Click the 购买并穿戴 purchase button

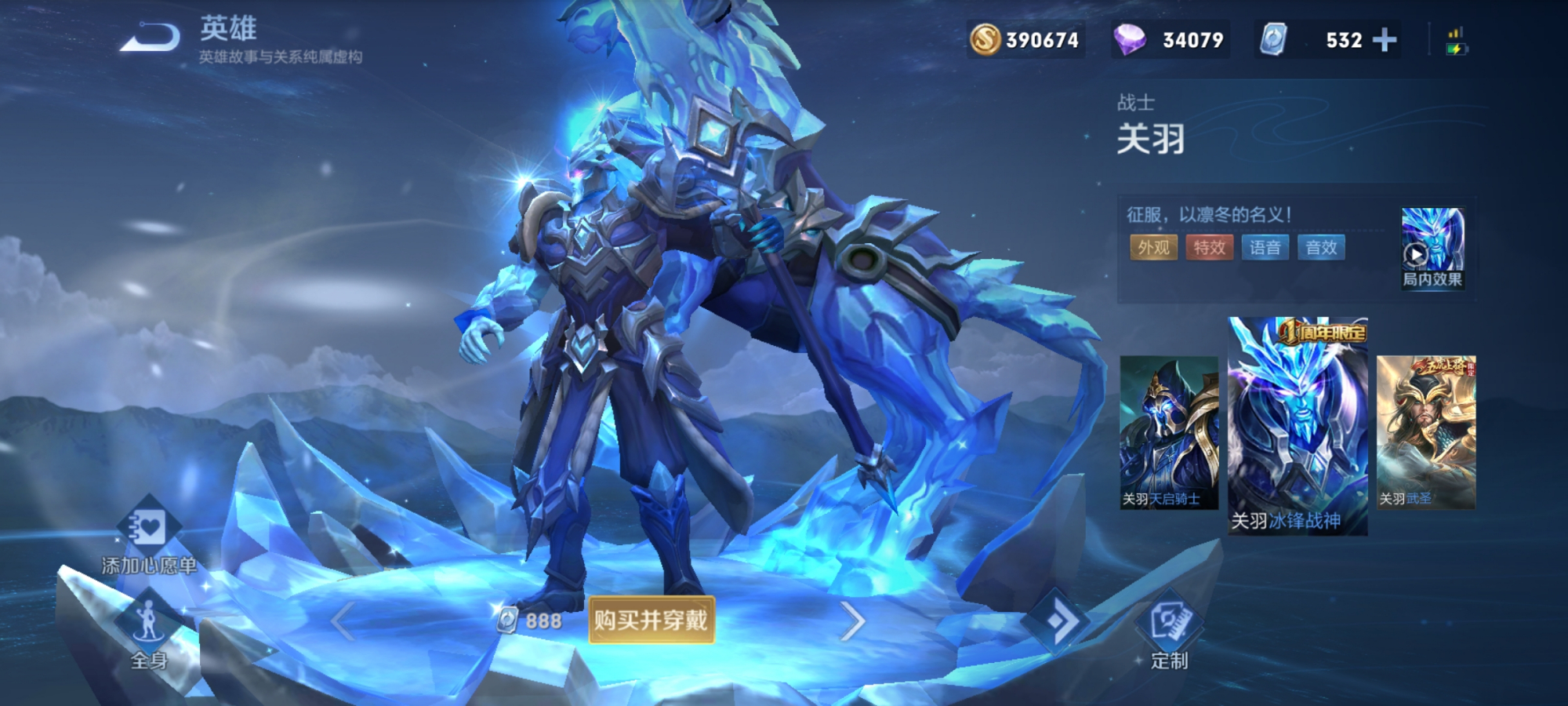pyautogui.click(x=652, y=620)
